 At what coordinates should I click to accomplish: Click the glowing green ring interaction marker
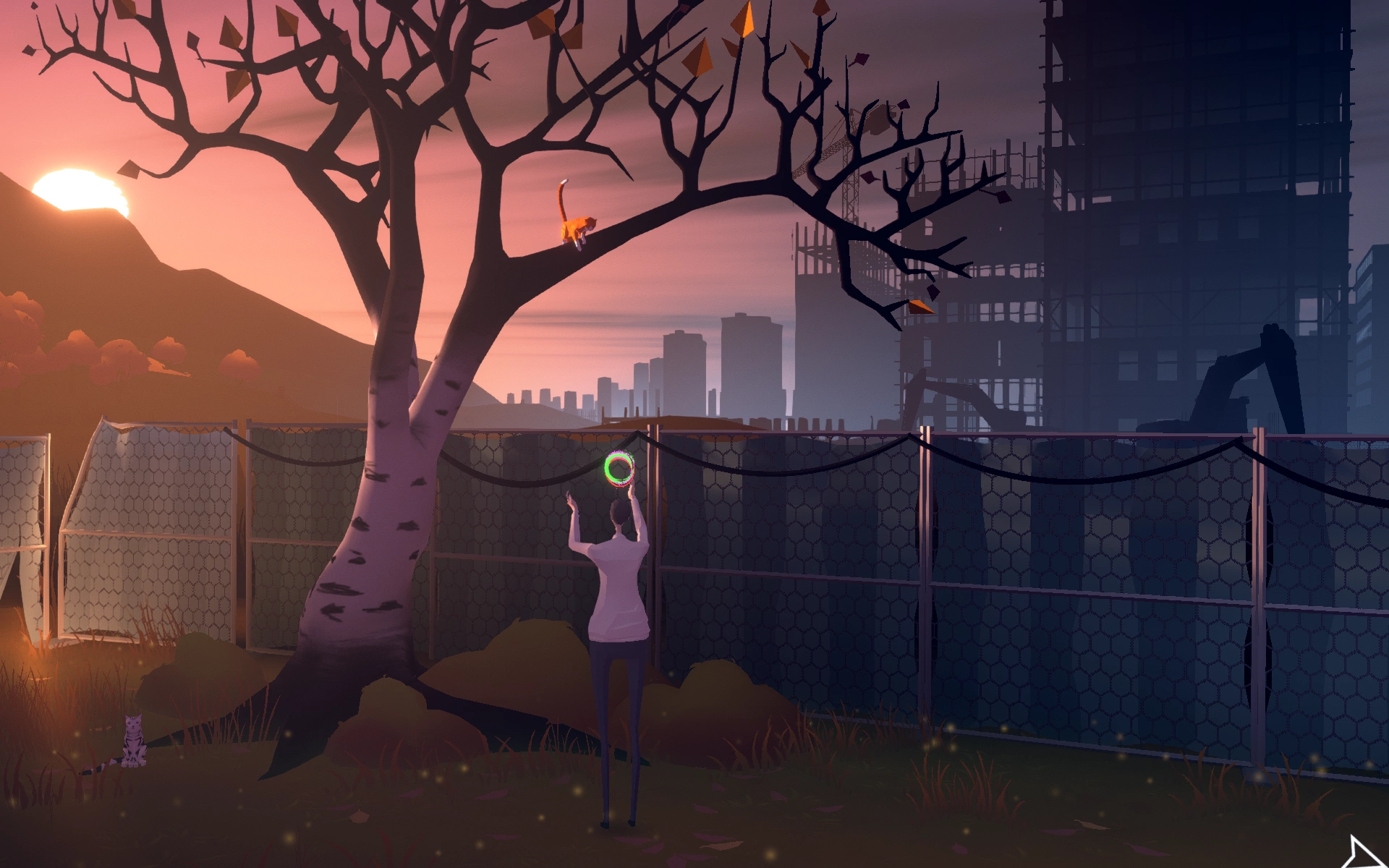click(x=619, y=469)
